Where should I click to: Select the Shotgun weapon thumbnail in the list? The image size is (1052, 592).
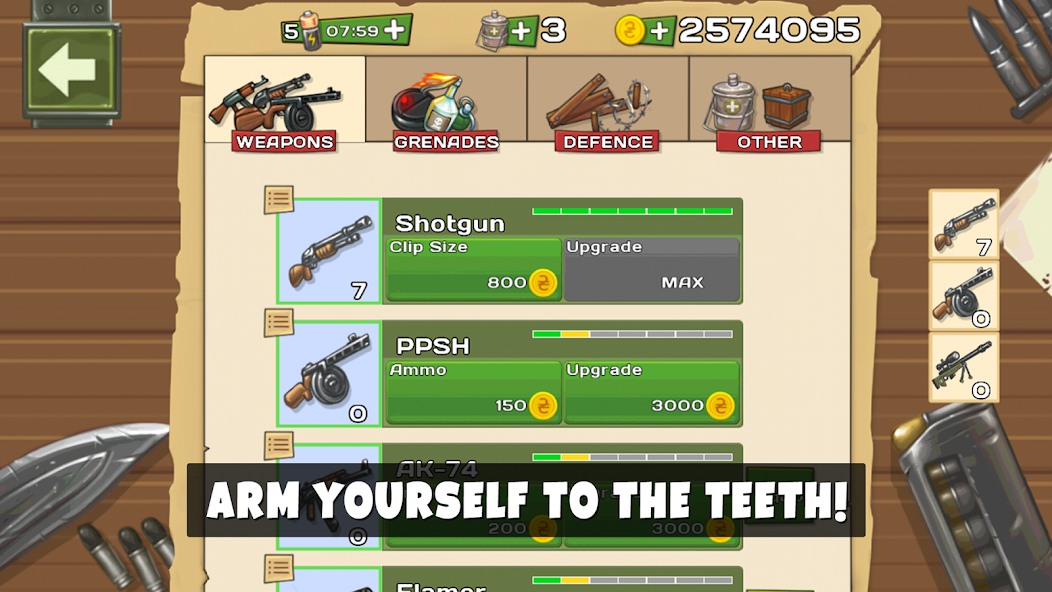(x=329, y=252)
